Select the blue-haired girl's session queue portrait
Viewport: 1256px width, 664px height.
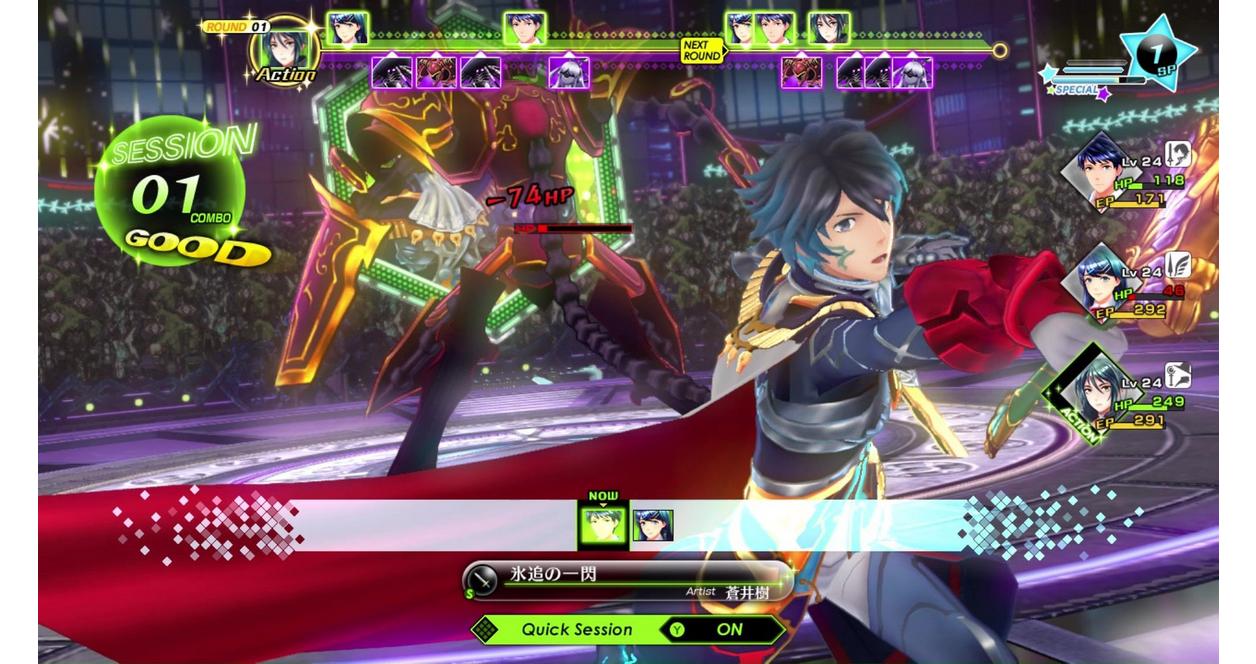click(653, 525)
